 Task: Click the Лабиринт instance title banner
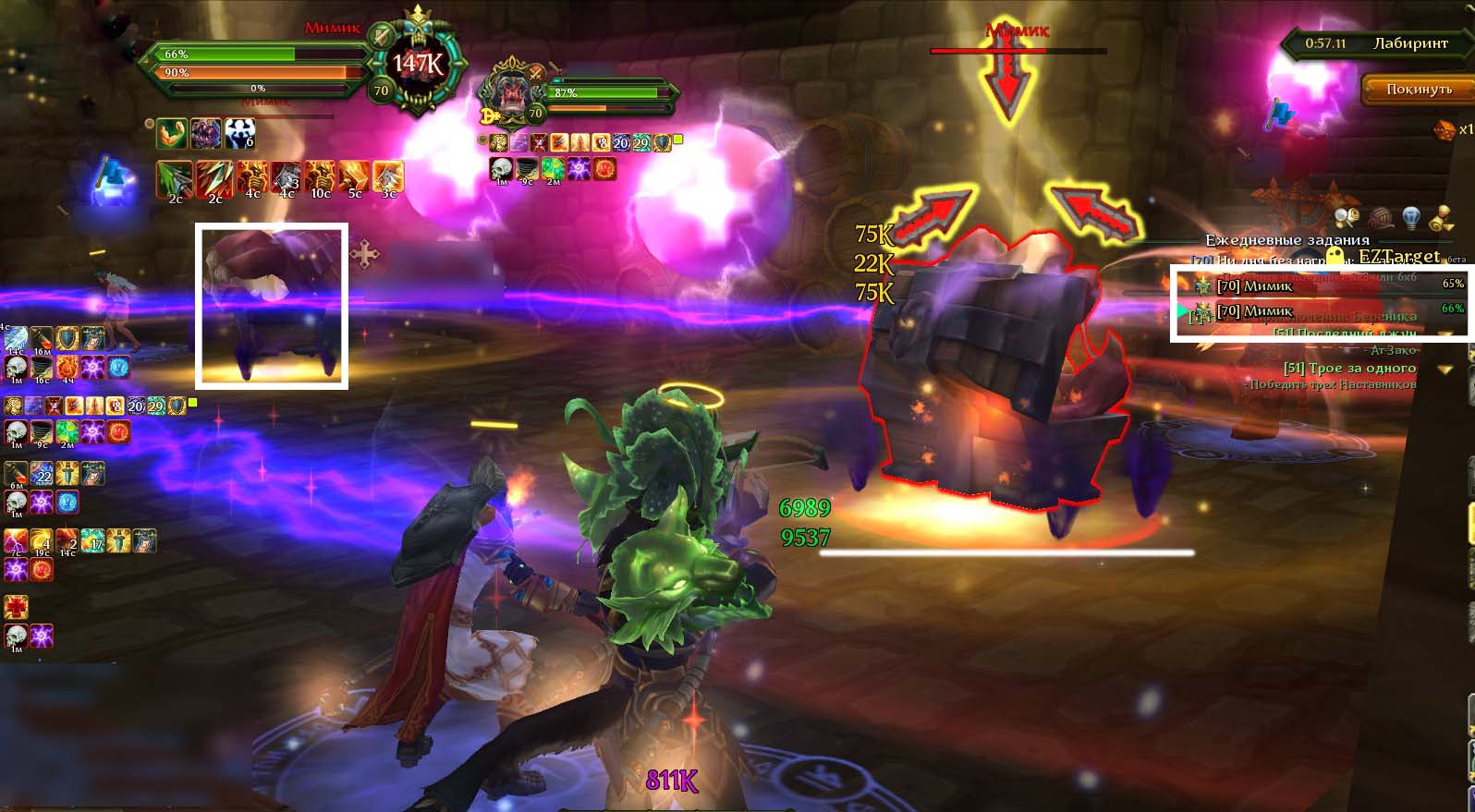coord(1409,43)
